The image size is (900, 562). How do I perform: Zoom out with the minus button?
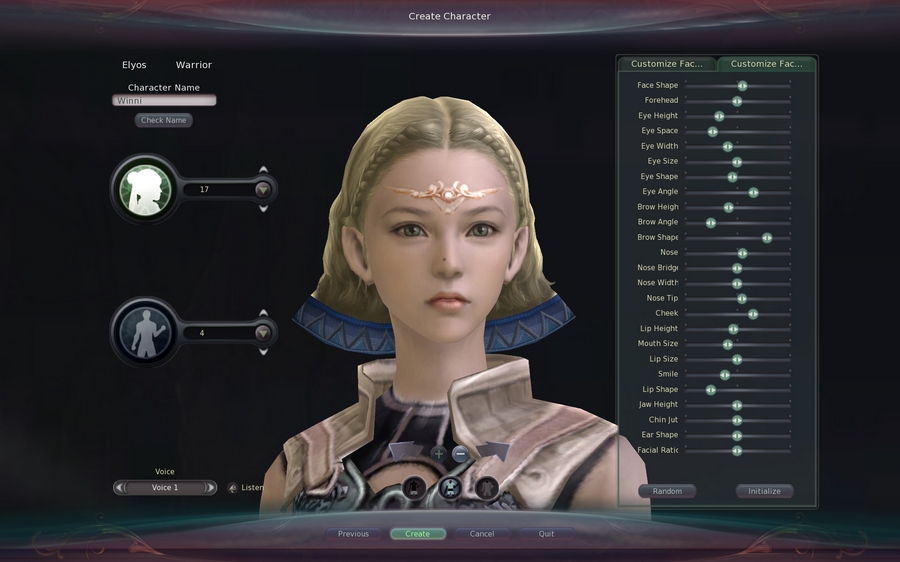(461, 453)
